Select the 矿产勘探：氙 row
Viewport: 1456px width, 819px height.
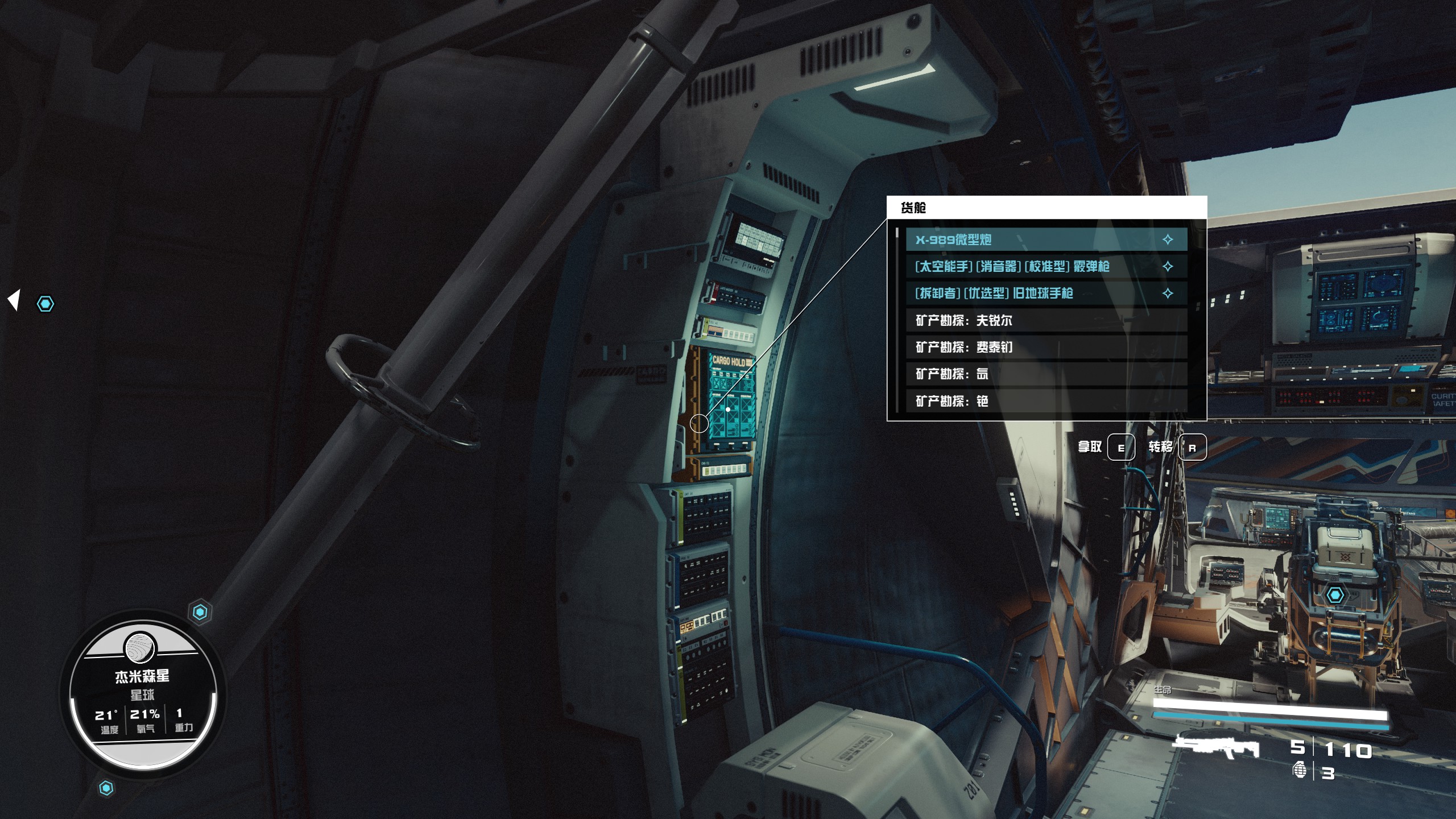tap(1045, 374)
